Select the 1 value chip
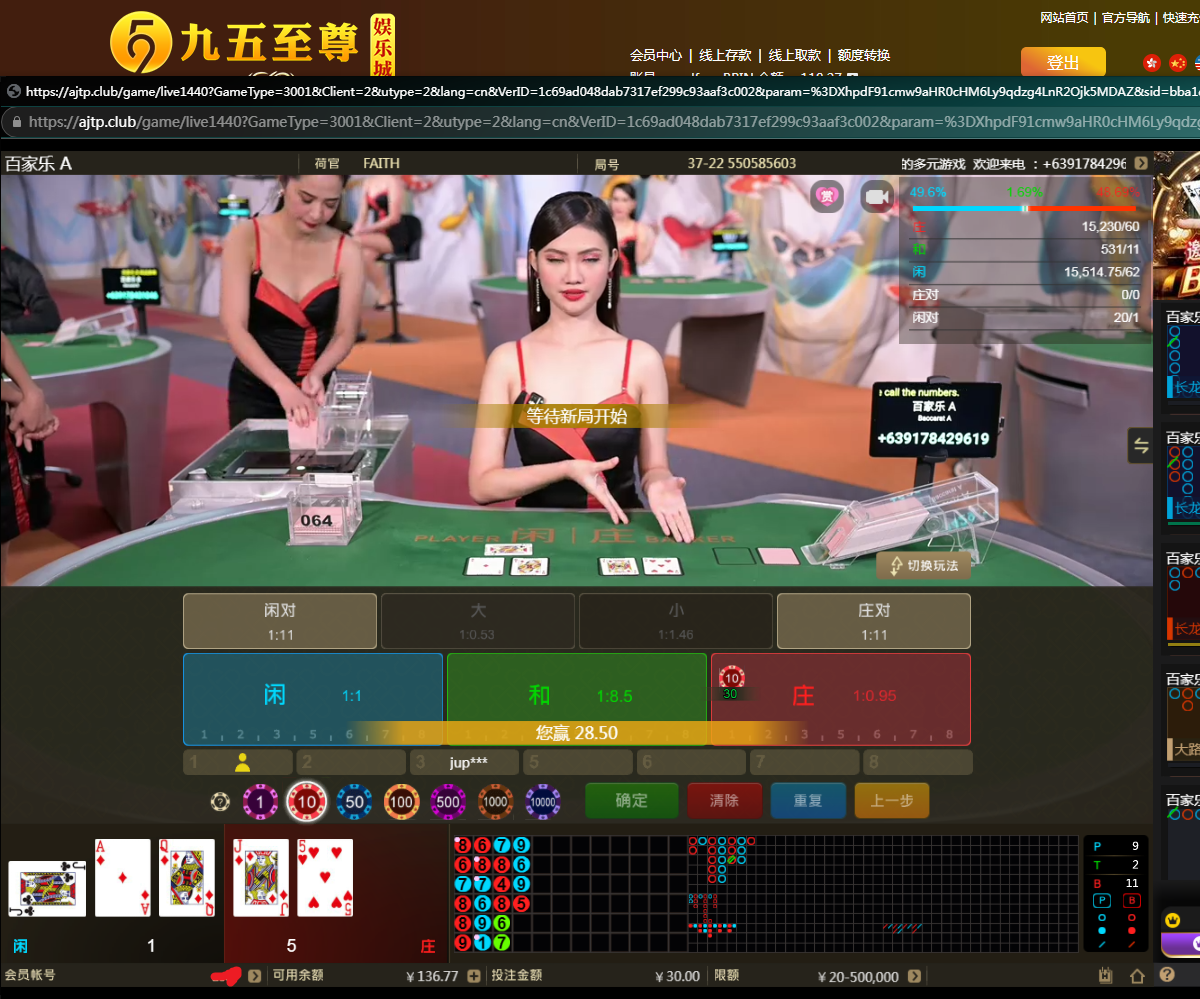Screen dimensions: 1200x999 click(260, 801)
